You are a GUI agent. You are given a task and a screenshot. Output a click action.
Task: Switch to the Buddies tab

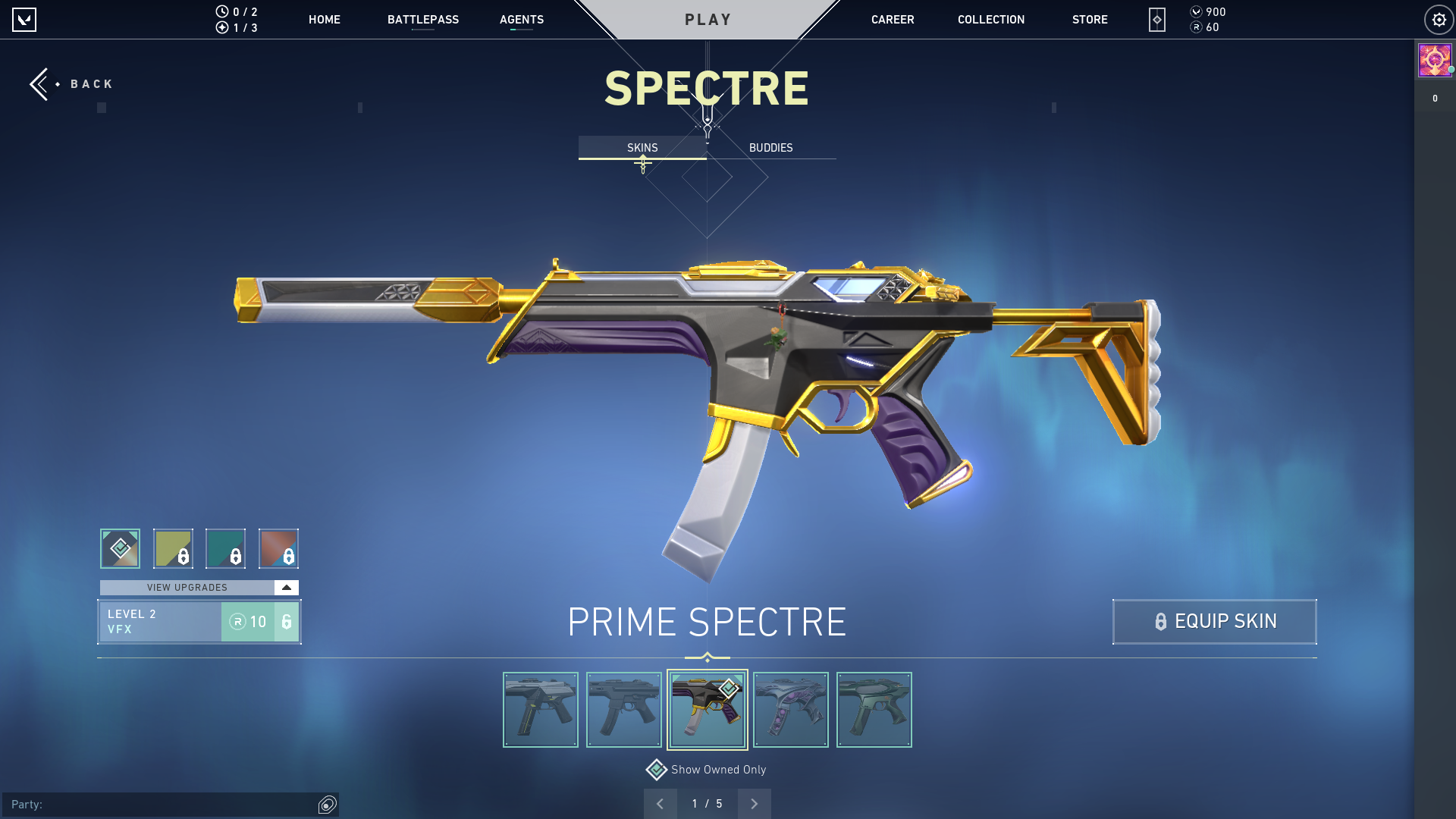coord(770,148)
